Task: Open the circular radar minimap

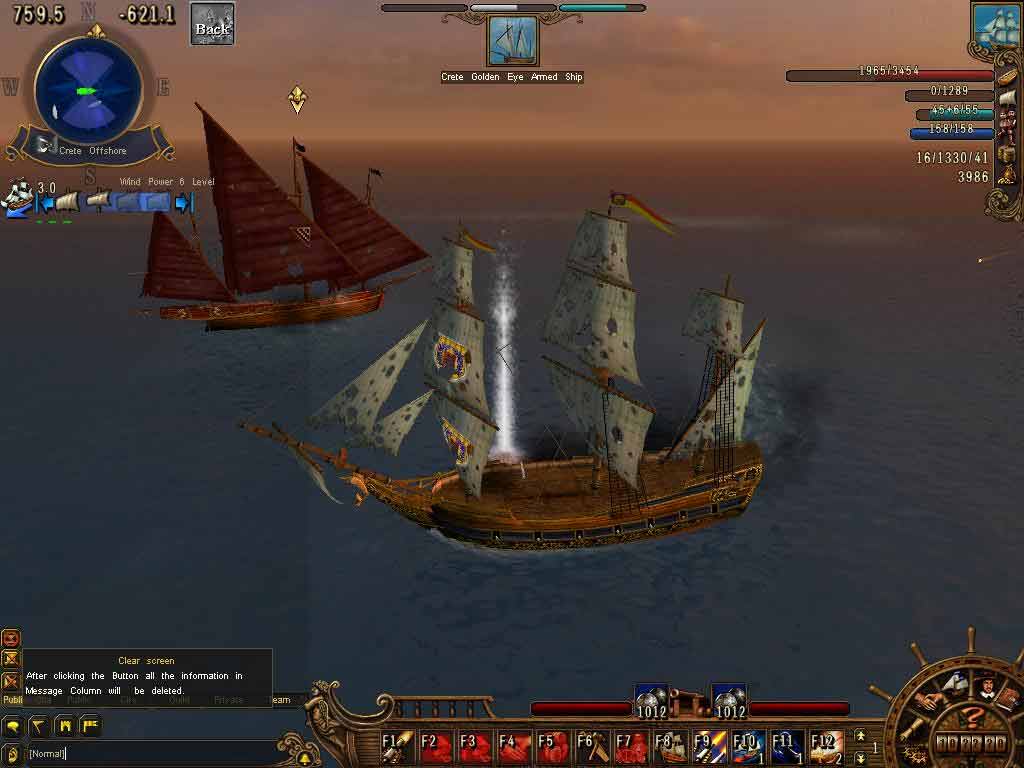Action: click(x=88, y=90)
